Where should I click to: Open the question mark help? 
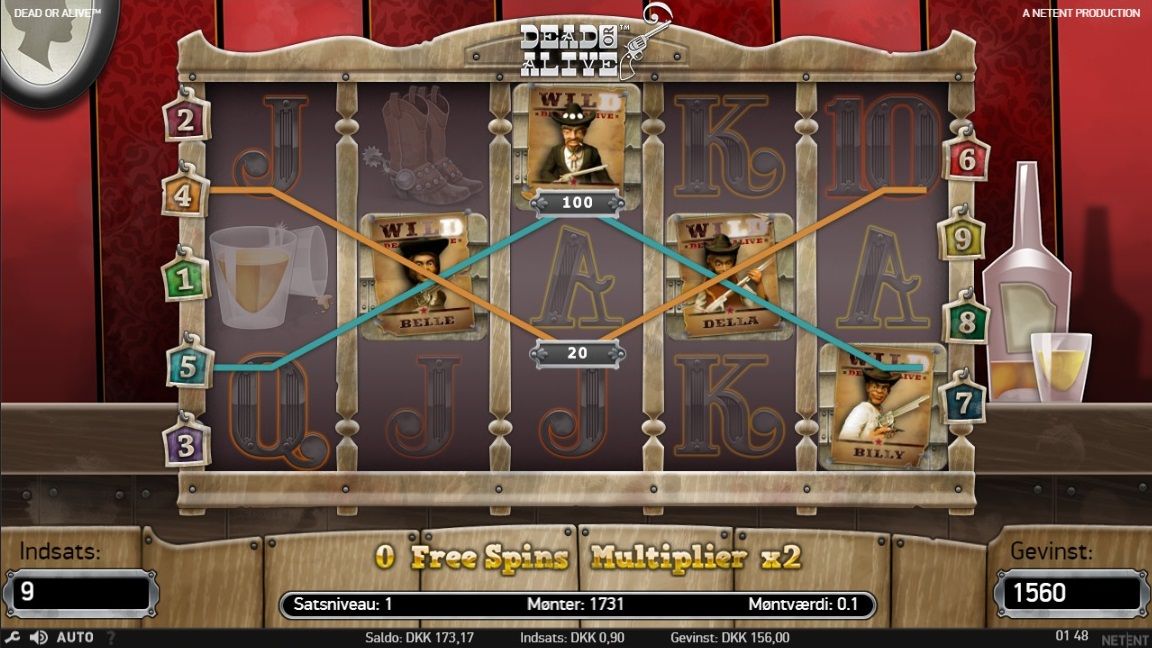(110, 637)
